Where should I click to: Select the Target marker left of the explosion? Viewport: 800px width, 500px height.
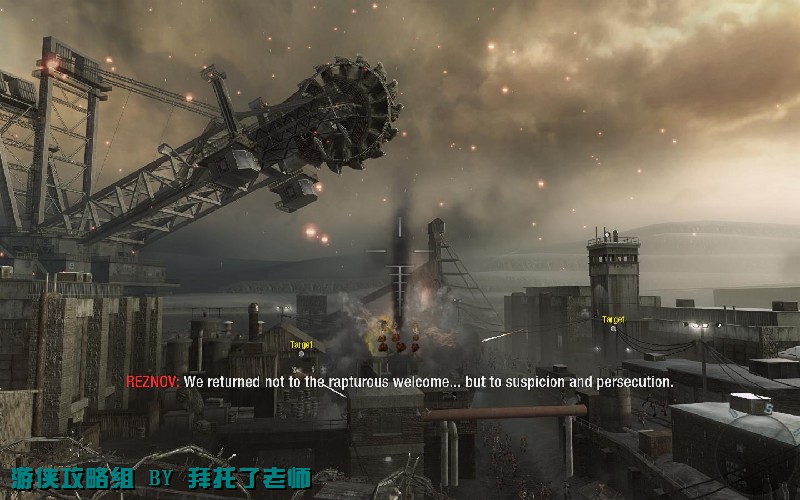click(301, 347)
